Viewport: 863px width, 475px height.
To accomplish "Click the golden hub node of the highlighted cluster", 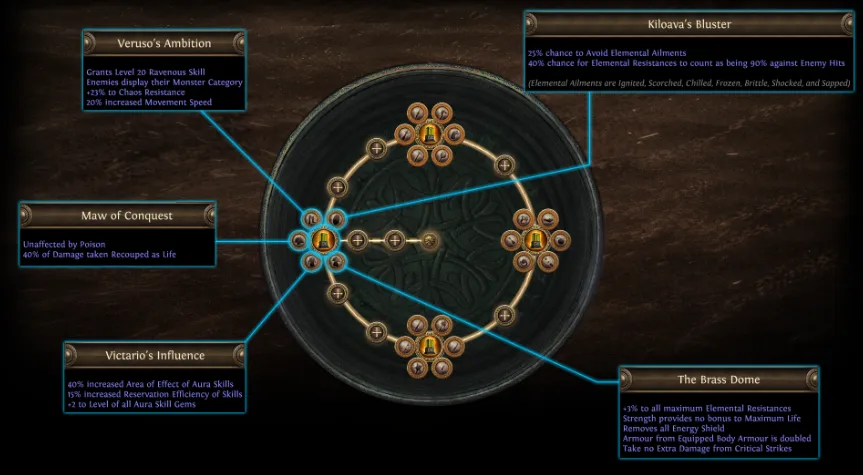I will (323, 240).
